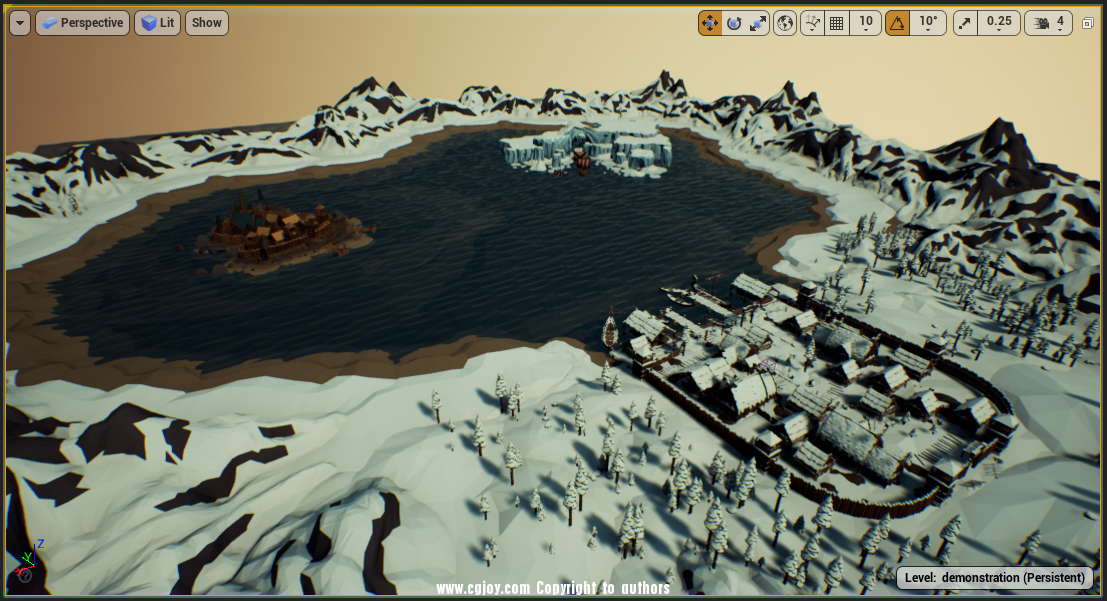
Task: Select the translate gizmo tool
Action: pyautogui.click(x=710, y=23)
